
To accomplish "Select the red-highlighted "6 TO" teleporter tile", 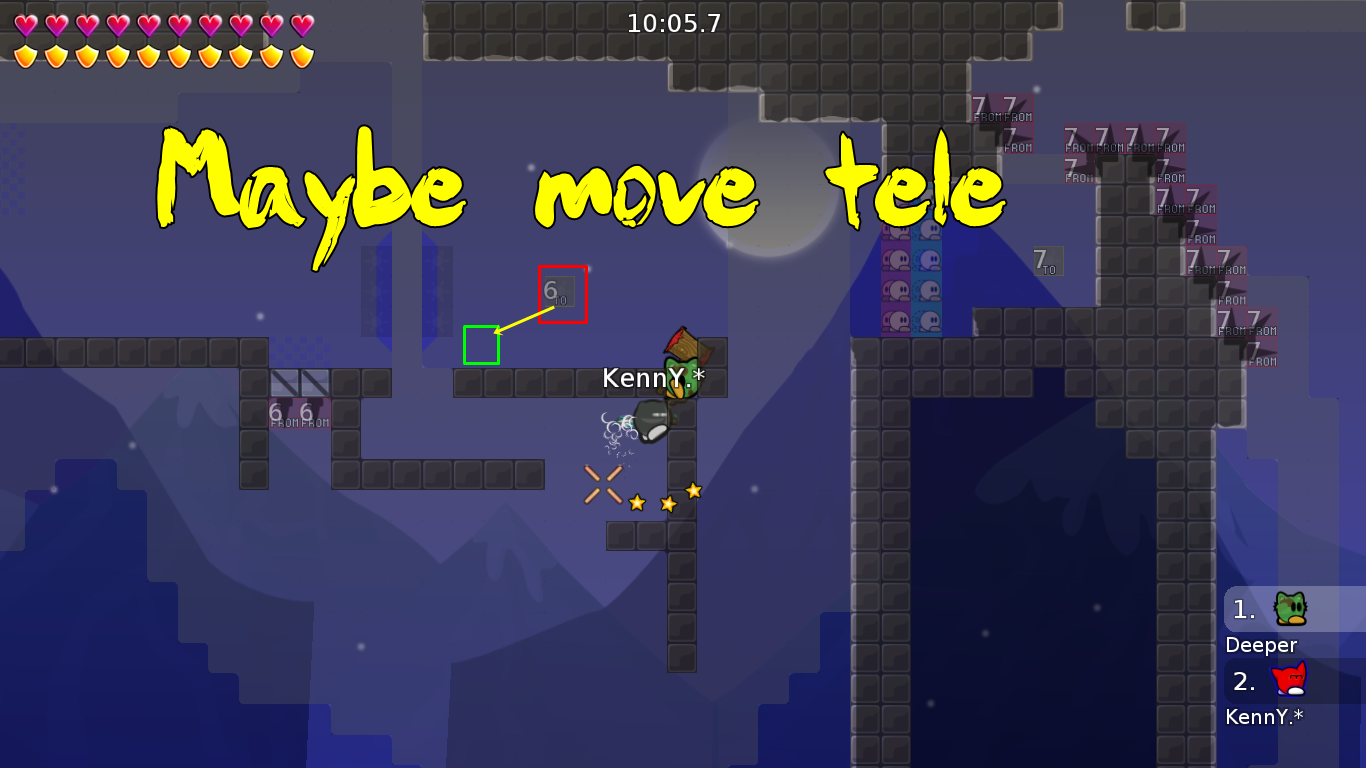I will tap(561, 294).
